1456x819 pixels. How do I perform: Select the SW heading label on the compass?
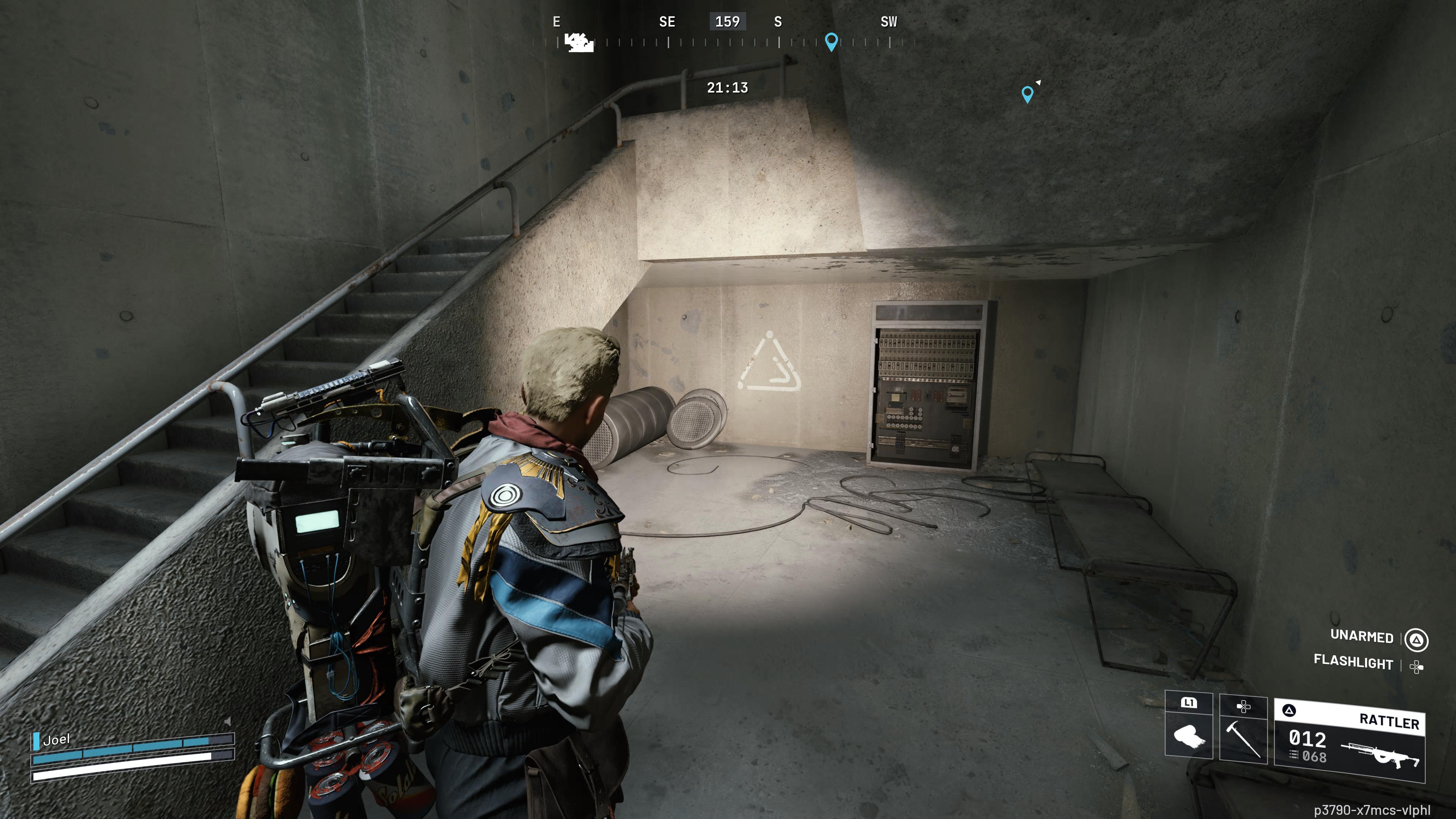(888, 22)
